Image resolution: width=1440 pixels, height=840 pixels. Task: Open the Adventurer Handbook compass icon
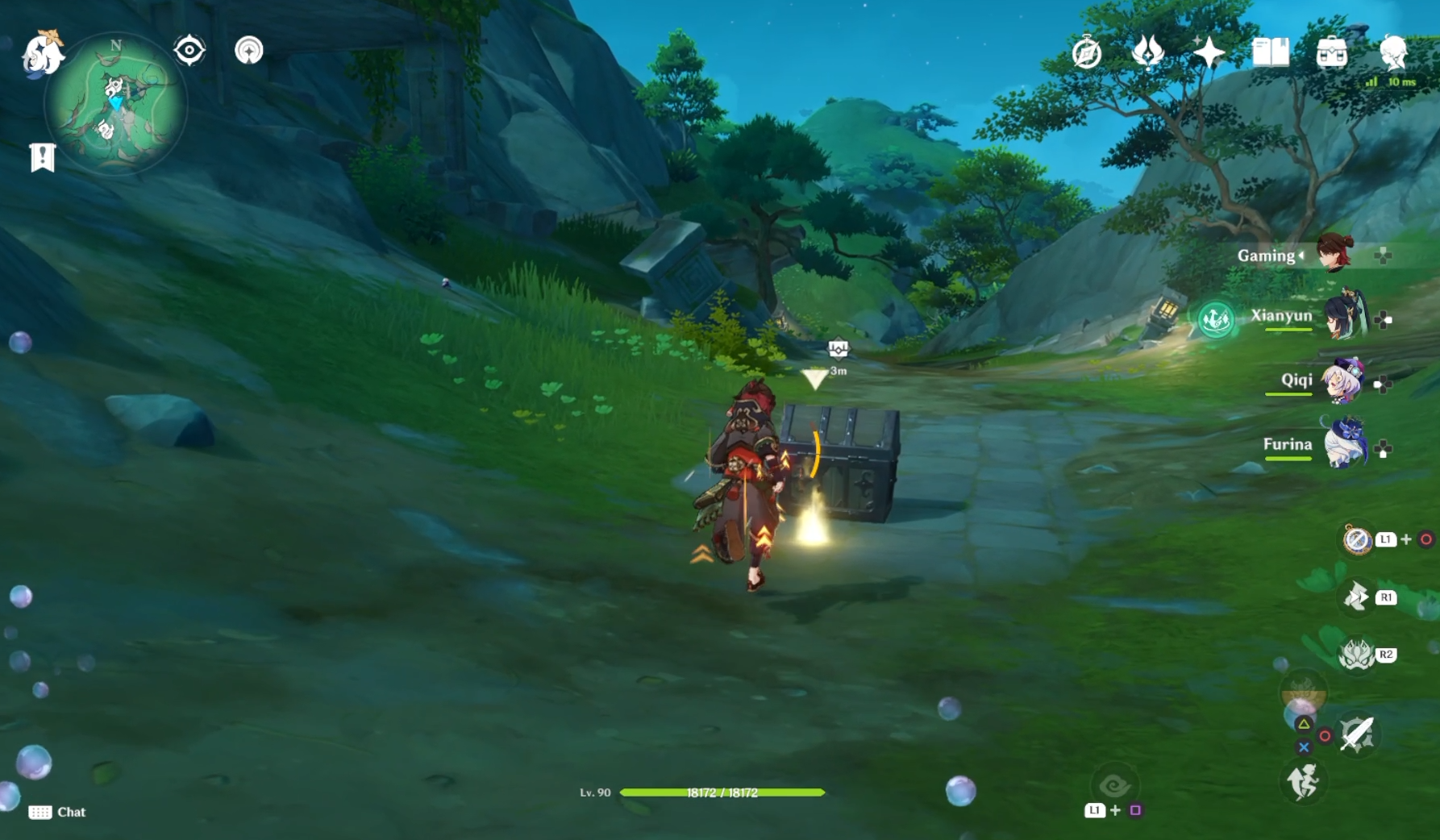coord(1088,53)
